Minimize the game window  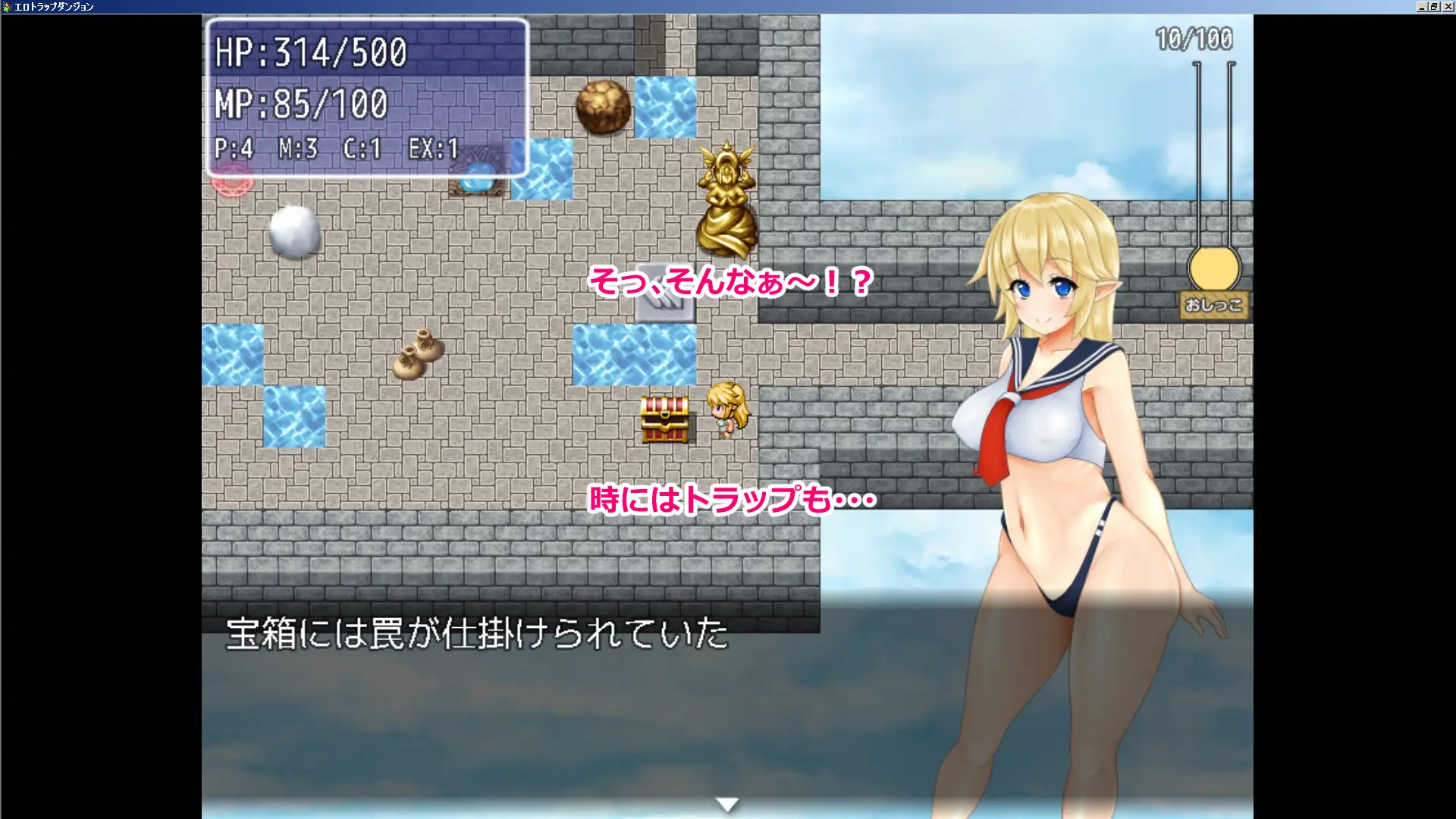pos(1422,7)
